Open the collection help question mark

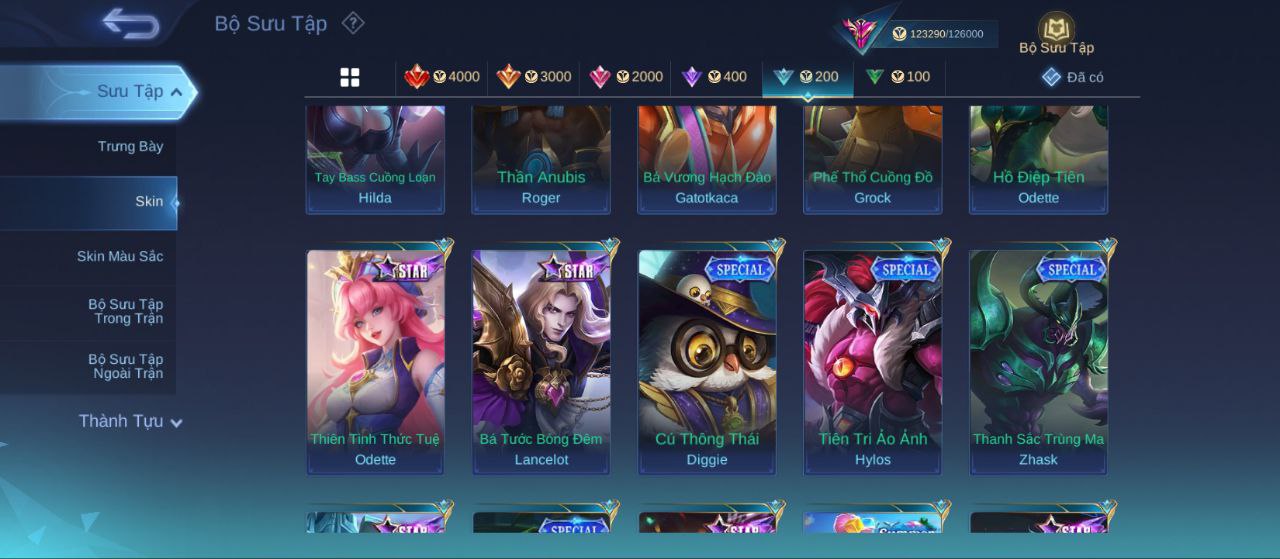point(353,23)
